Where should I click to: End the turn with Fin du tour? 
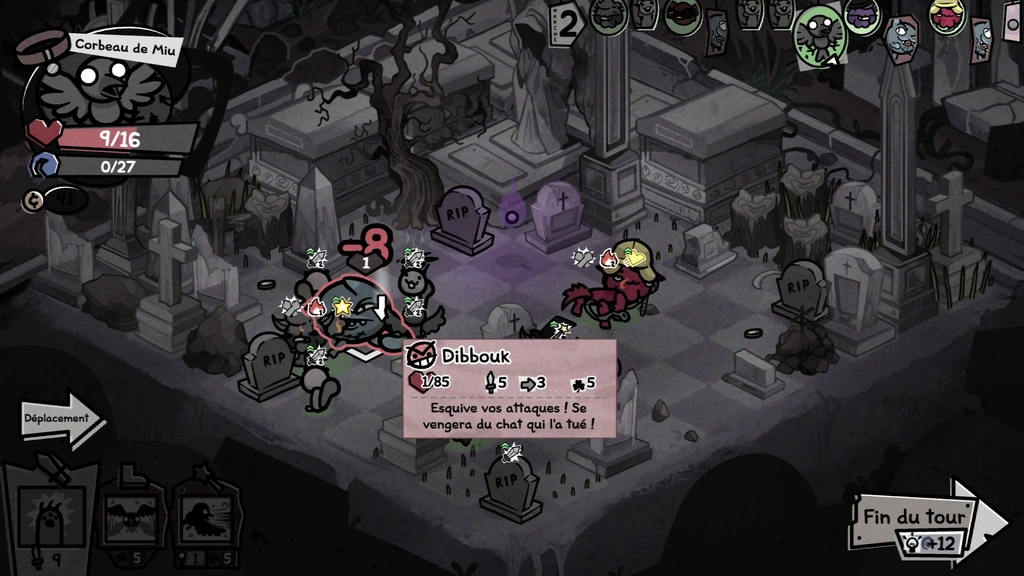point(915,517)
